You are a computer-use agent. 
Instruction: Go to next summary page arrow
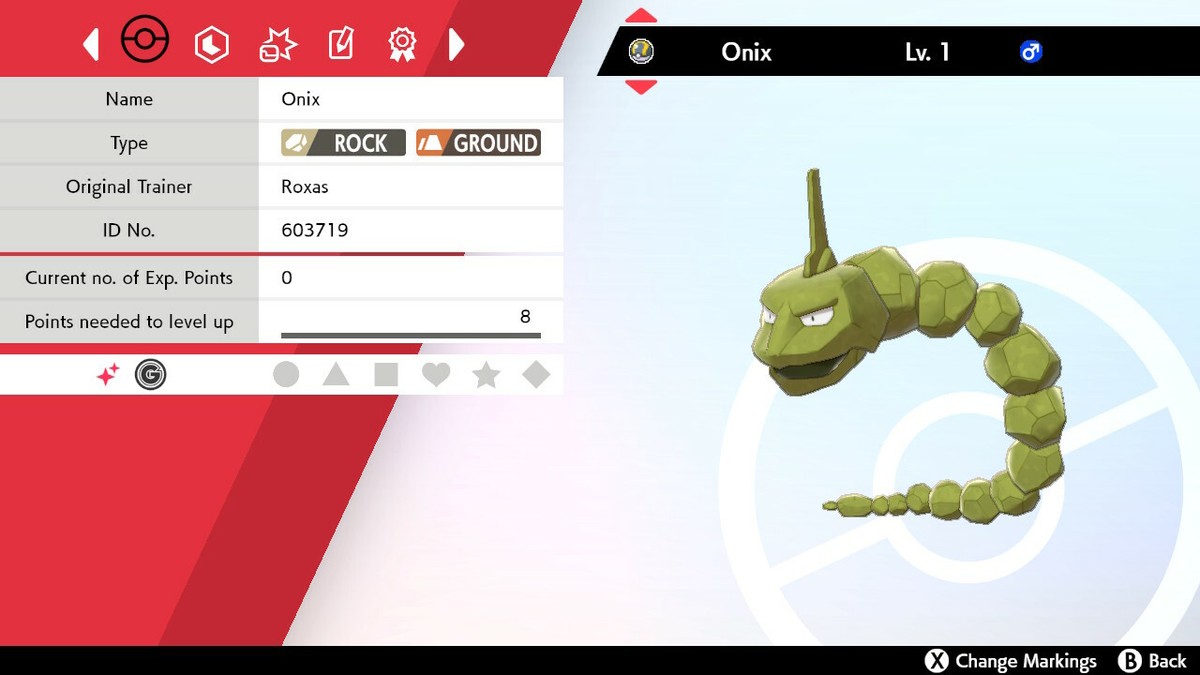[456, 44]
